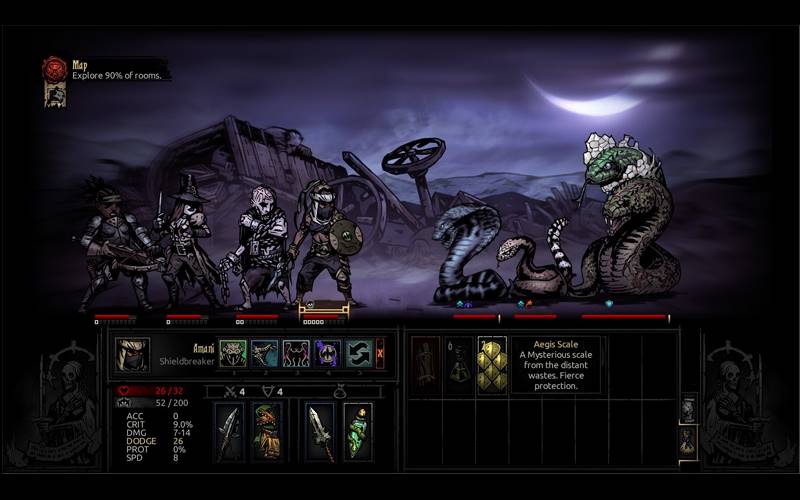Select the green serpent trinket slot
Image resolution: width=800 pixels, height=500 pixels.
coord(357,431)
